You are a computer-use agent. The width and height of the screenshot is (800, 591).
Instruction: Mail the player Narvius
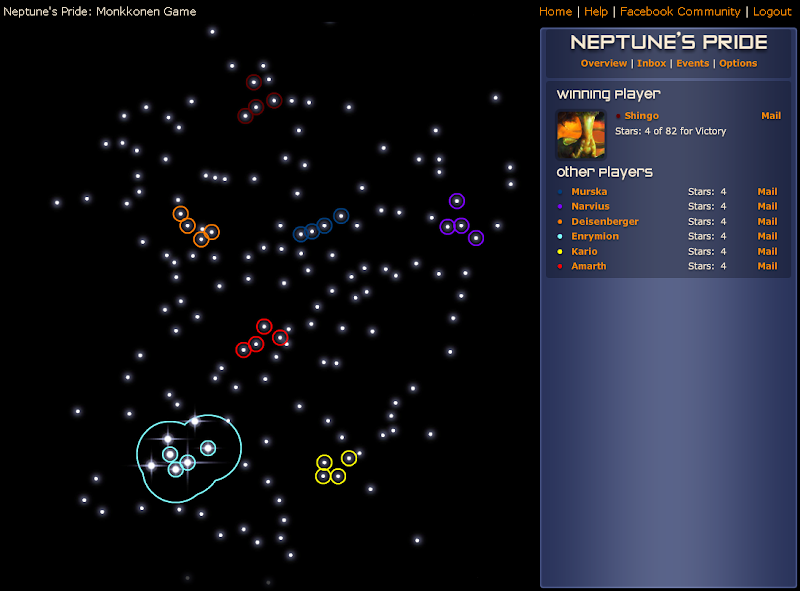767,206
